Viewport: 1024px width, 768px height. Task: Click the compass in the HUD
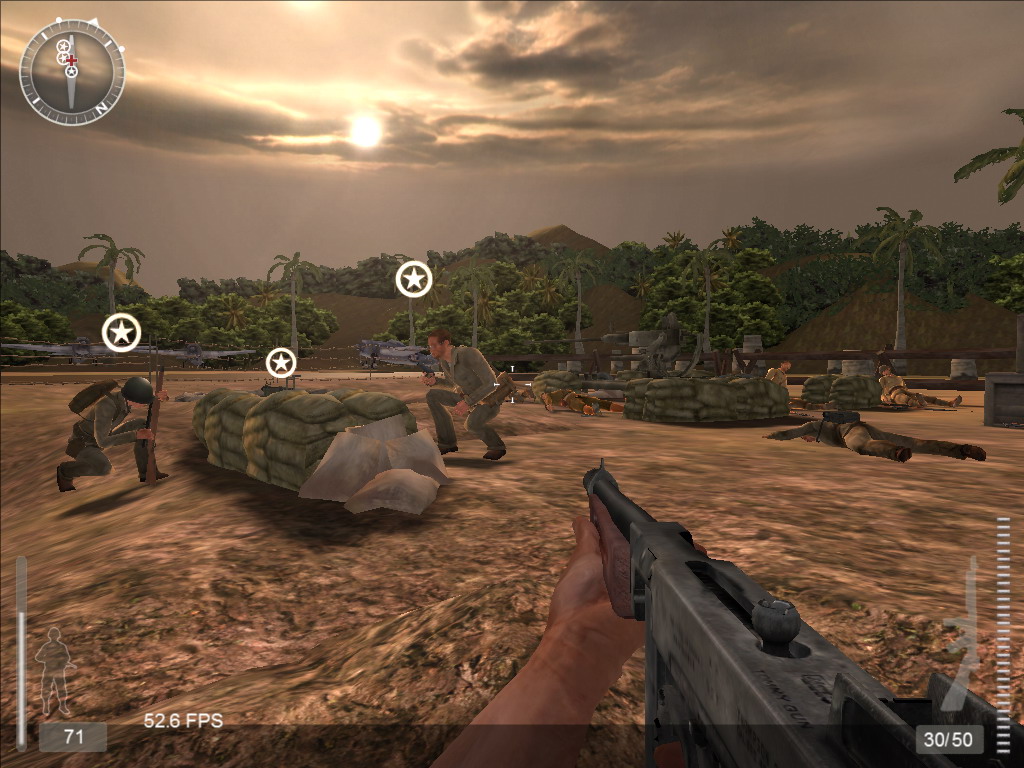click(72, 72)
